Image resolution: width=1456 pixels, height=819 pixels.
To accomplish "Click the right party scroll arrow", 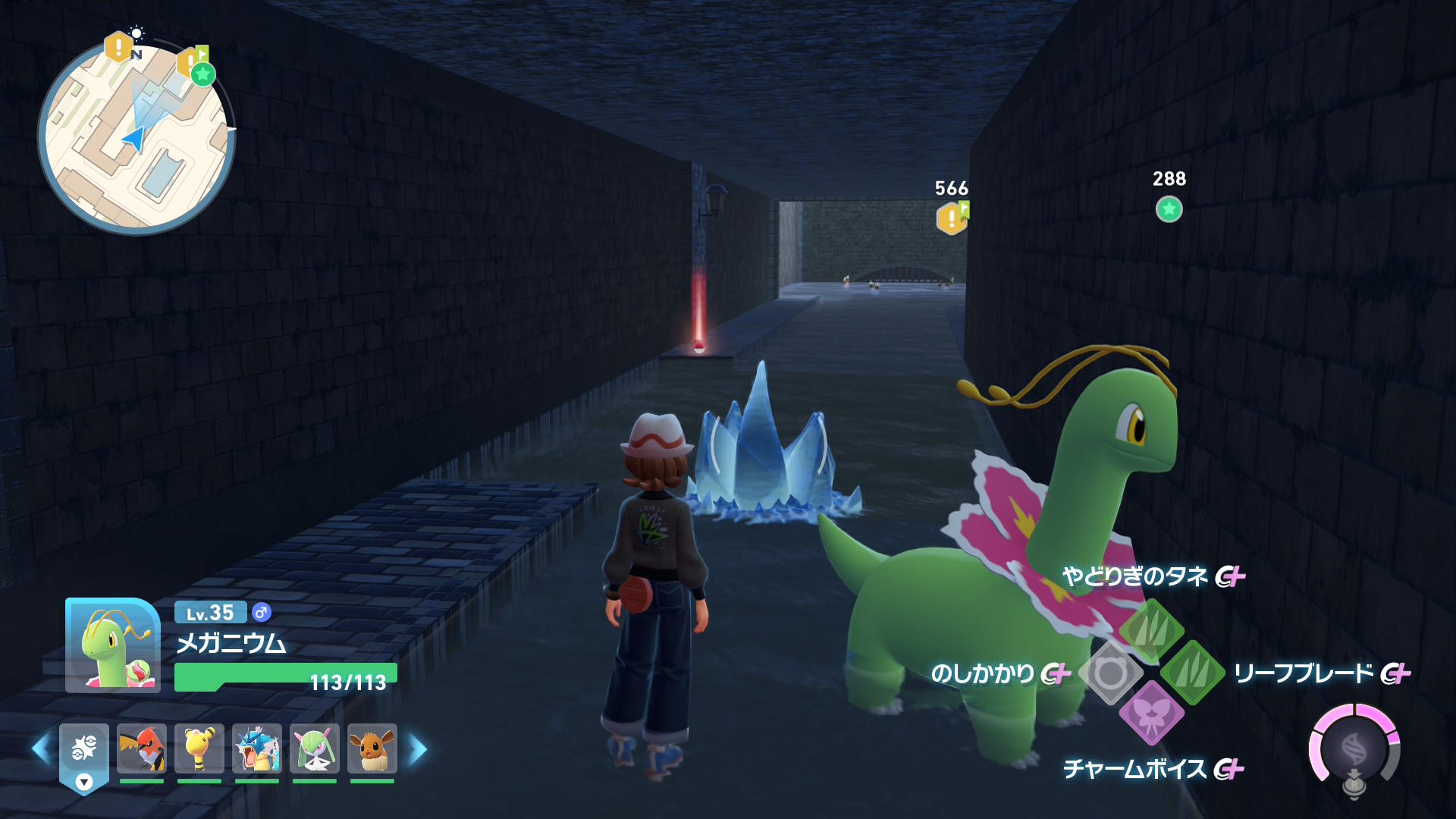I will tap(418, 749).
